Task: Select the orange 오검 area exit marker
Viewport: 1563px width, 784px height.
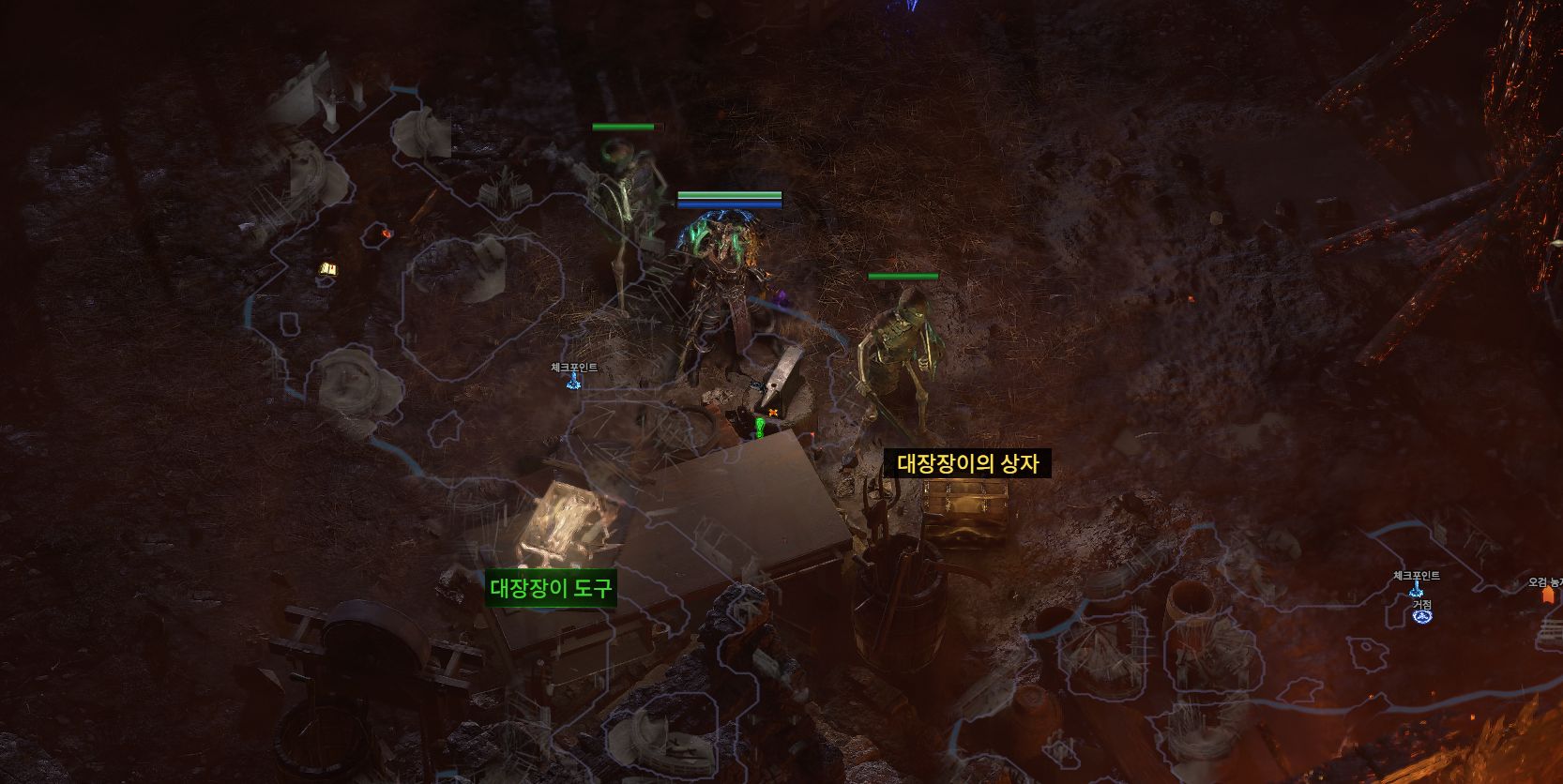Action: [x=1547, y=594]
